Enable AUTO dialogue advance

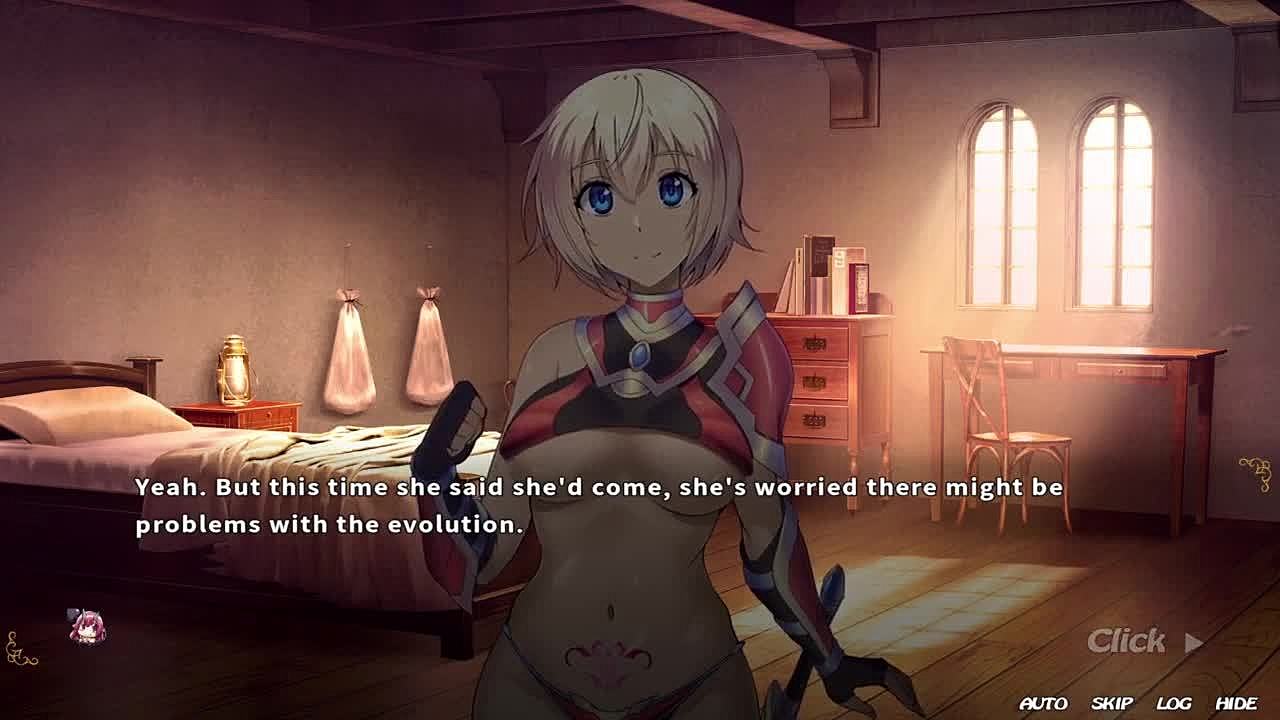click(x=1043, y=704)
